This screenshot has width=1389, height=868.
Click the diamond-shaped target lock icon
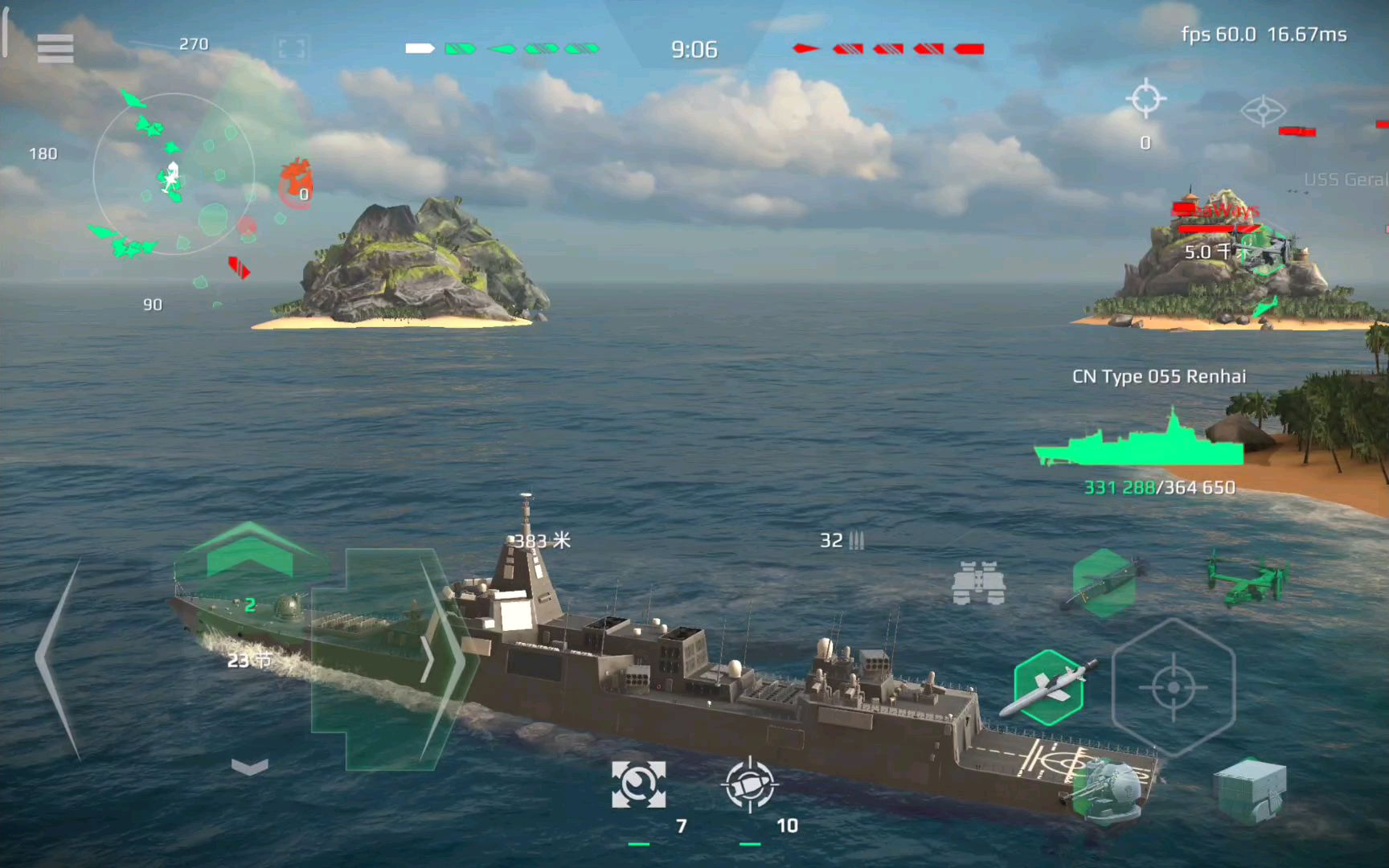tap(1263, 111)
